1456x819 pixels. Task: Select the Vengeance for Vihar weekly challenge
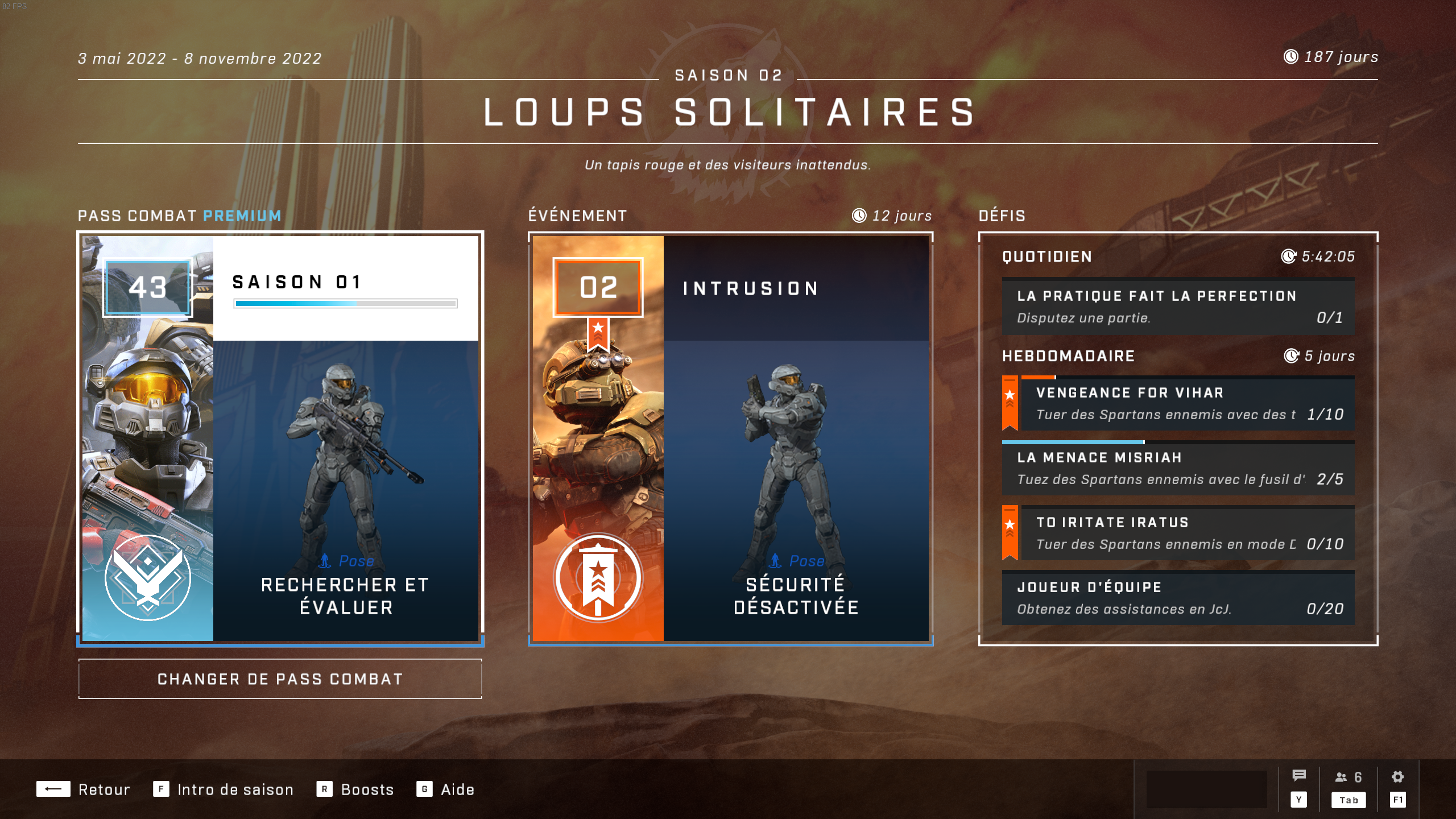(1187, 404)
